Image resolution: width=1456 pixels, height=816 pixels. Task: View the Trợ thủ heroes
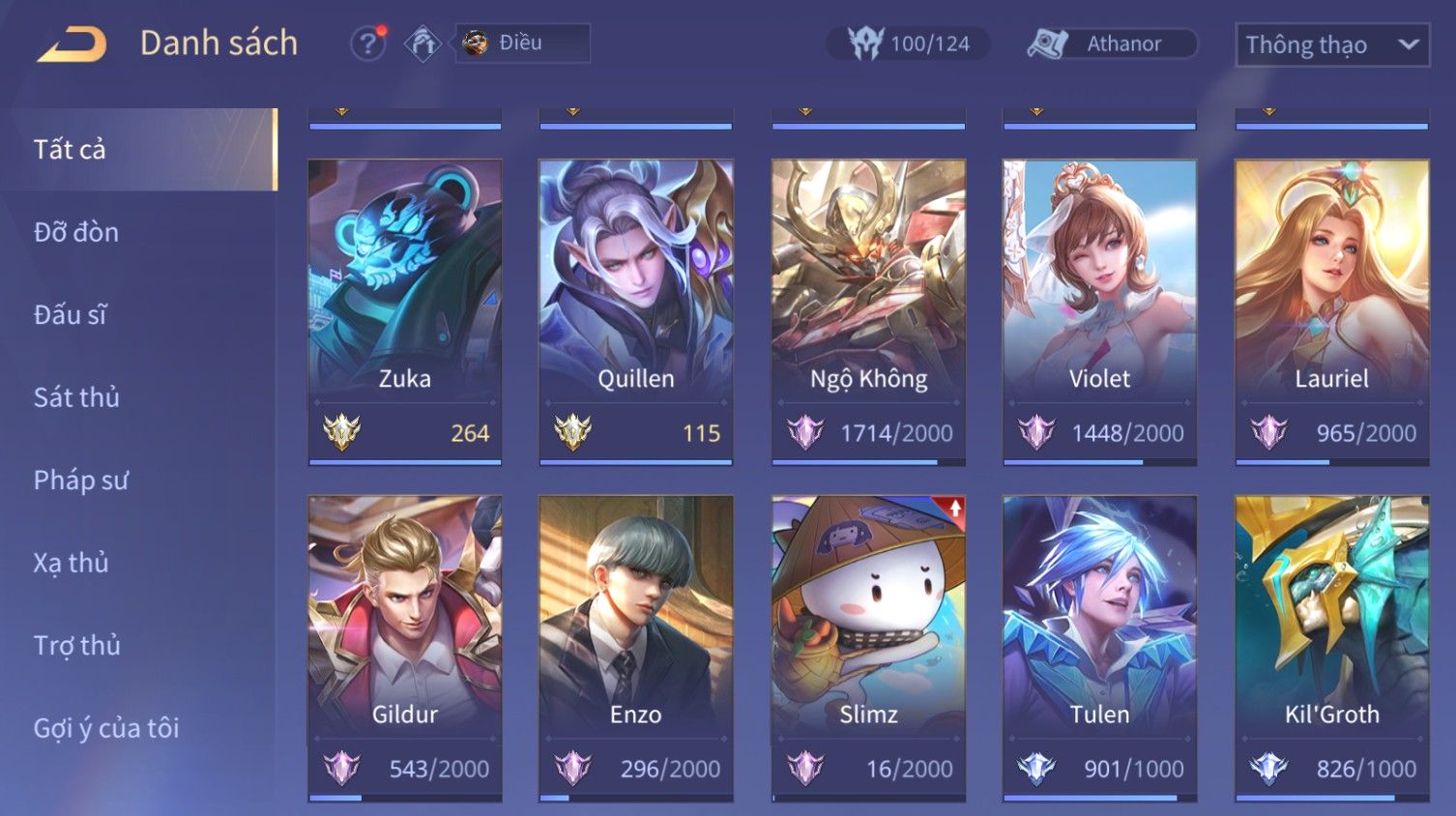(x=77, y=646)
